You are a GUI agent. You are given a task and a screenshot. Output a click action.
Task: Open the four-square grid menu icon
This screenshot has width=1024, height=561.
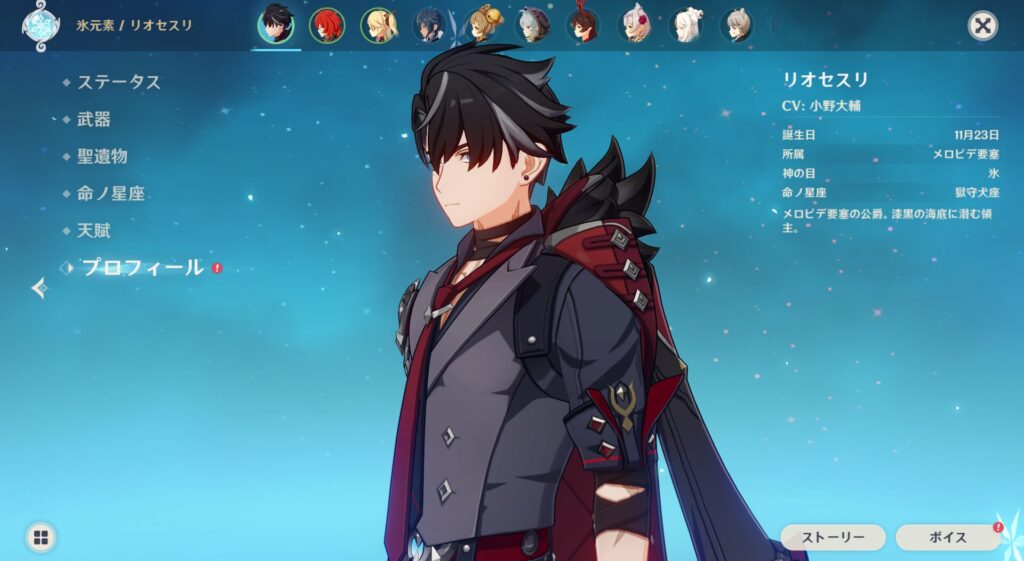point(40,537)
